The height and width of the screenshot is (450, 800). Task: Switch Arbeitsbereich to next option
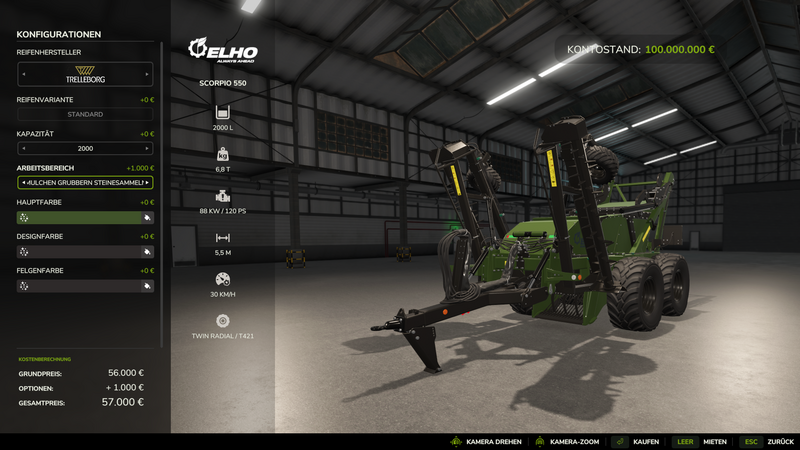pyautogui.click(x=149, y=183)
